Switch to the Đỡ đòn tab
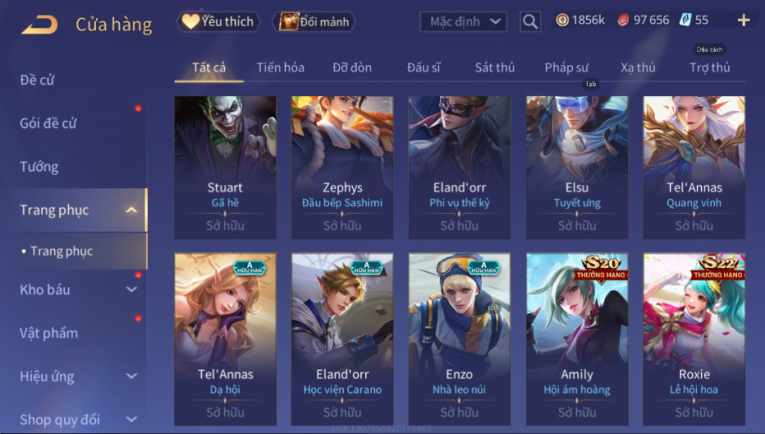This screenshot has height=434, width=765. click(352, 67)
